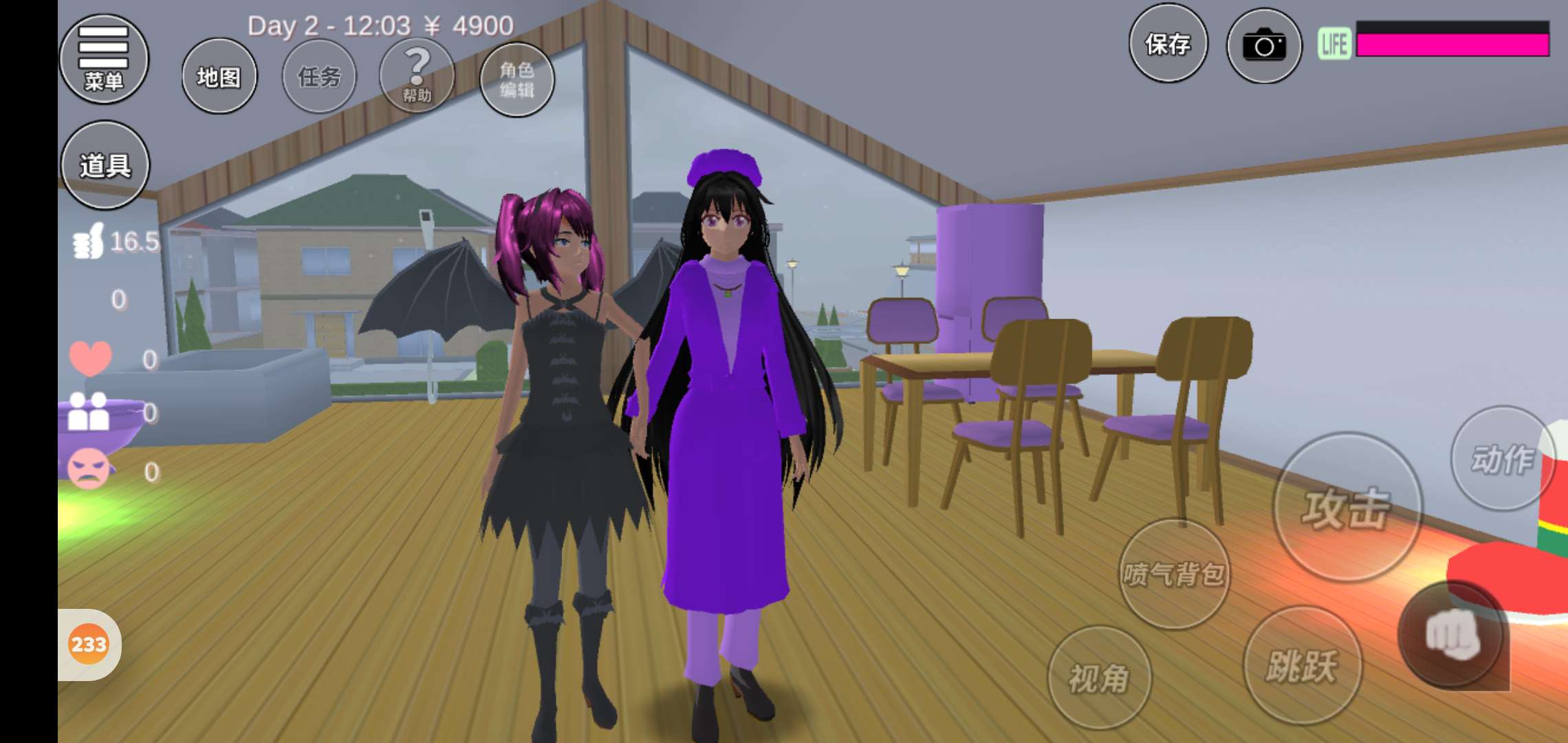
Task: Open the 菜单 hamburger menu
Action: pyautogui.click(x=104, y=59)
